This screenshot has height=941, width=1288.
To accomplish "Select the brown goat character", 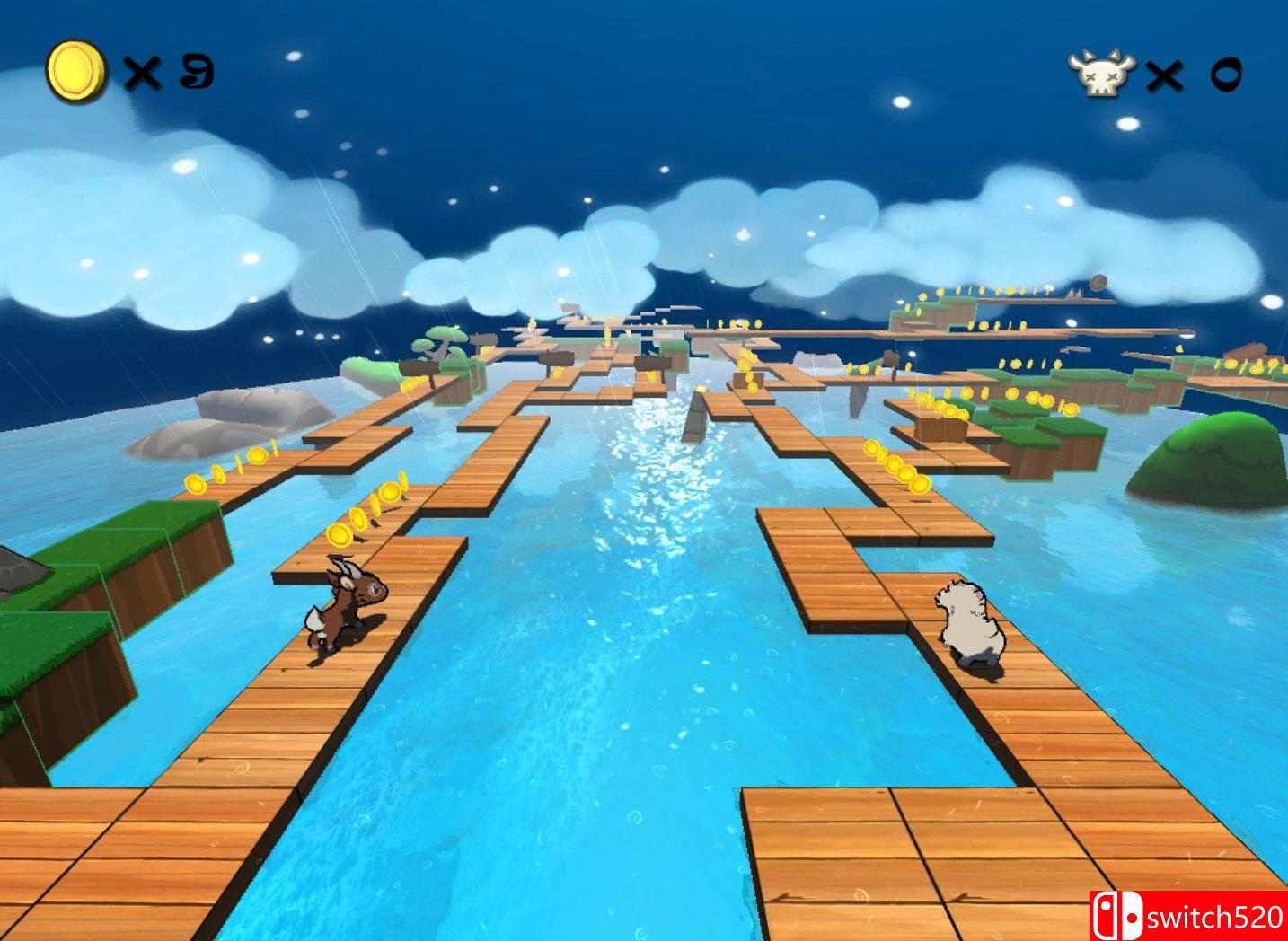I will (x=344, y=603).
